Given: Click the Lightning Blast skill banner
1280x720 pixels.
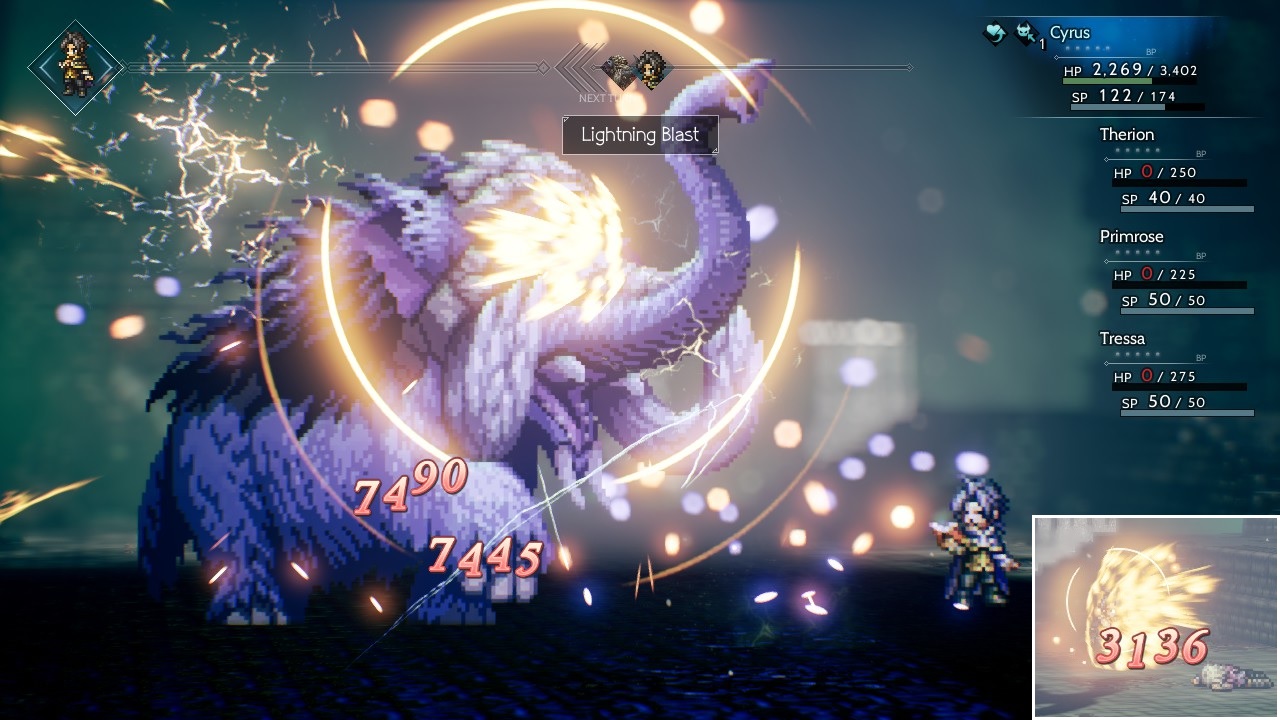Looking at the screenshot, I should [x=640, y=135].
